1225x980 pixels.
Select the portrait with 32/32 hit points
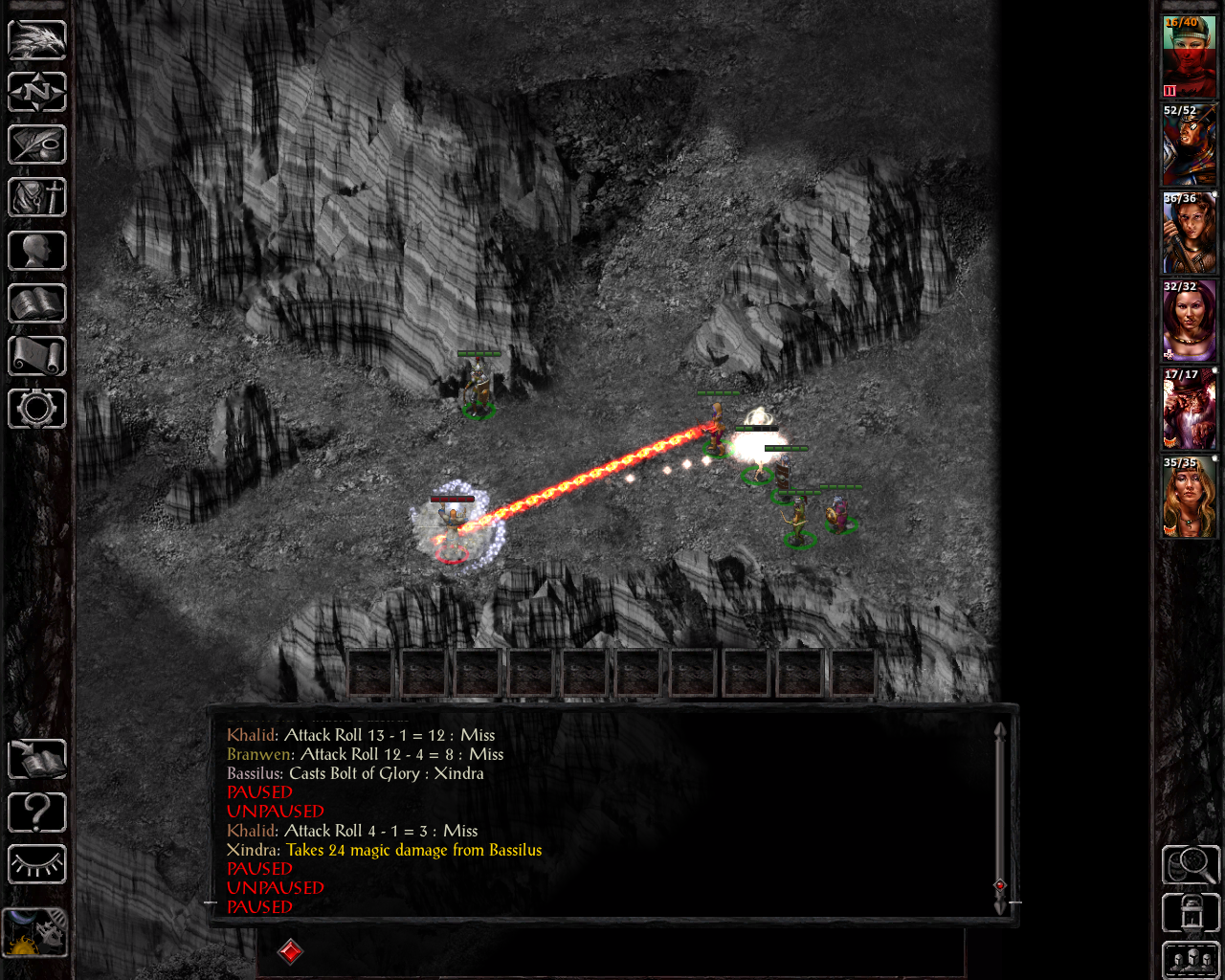1189,322
